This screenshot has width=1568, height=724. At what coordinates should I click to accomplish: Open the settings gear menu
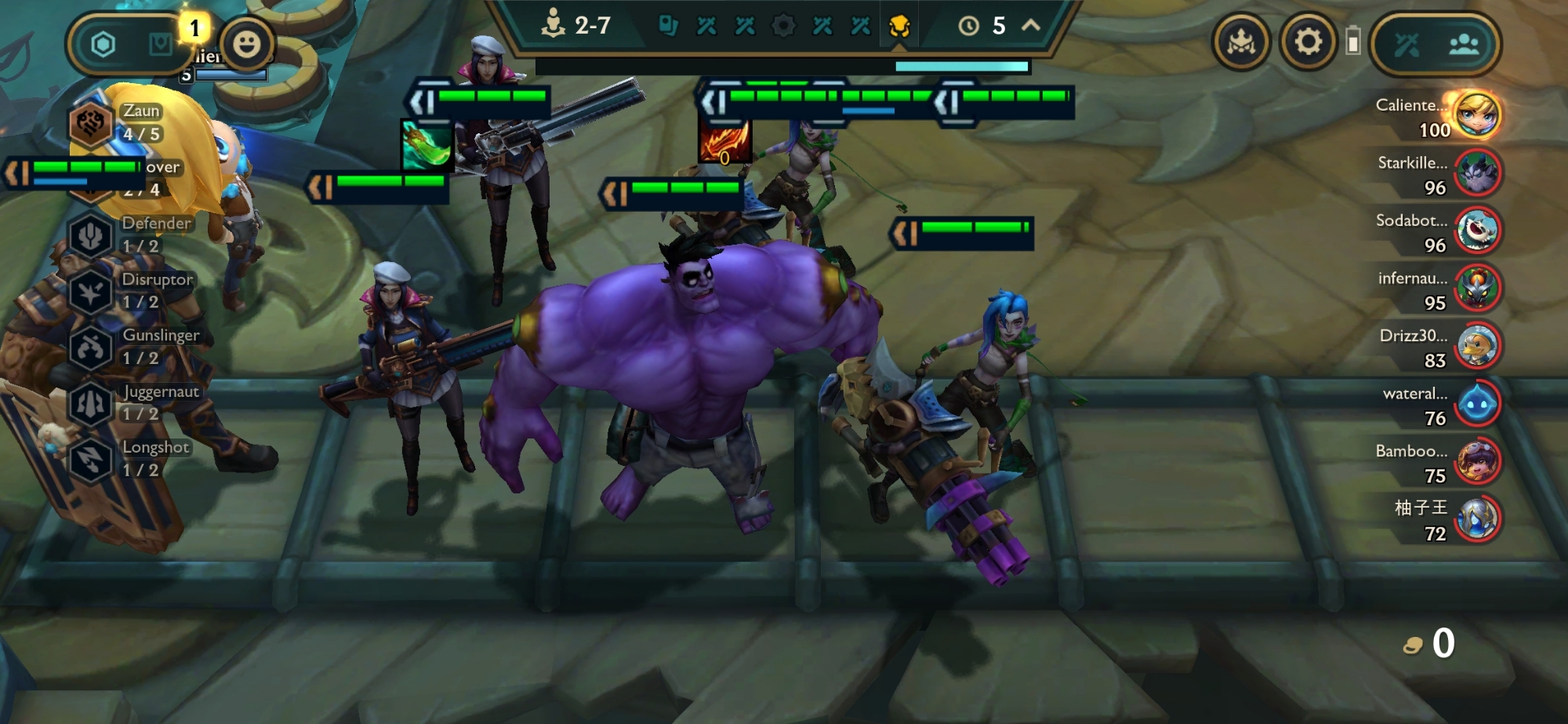click(x=1308, y=42)
